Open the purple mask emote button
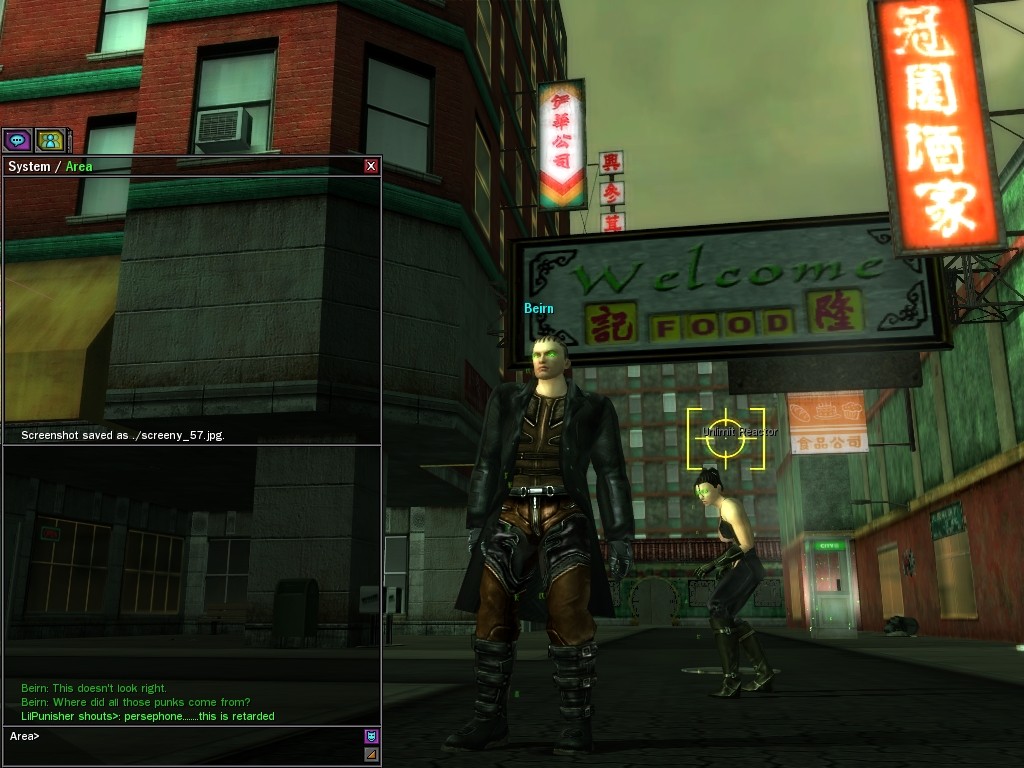 371,737
